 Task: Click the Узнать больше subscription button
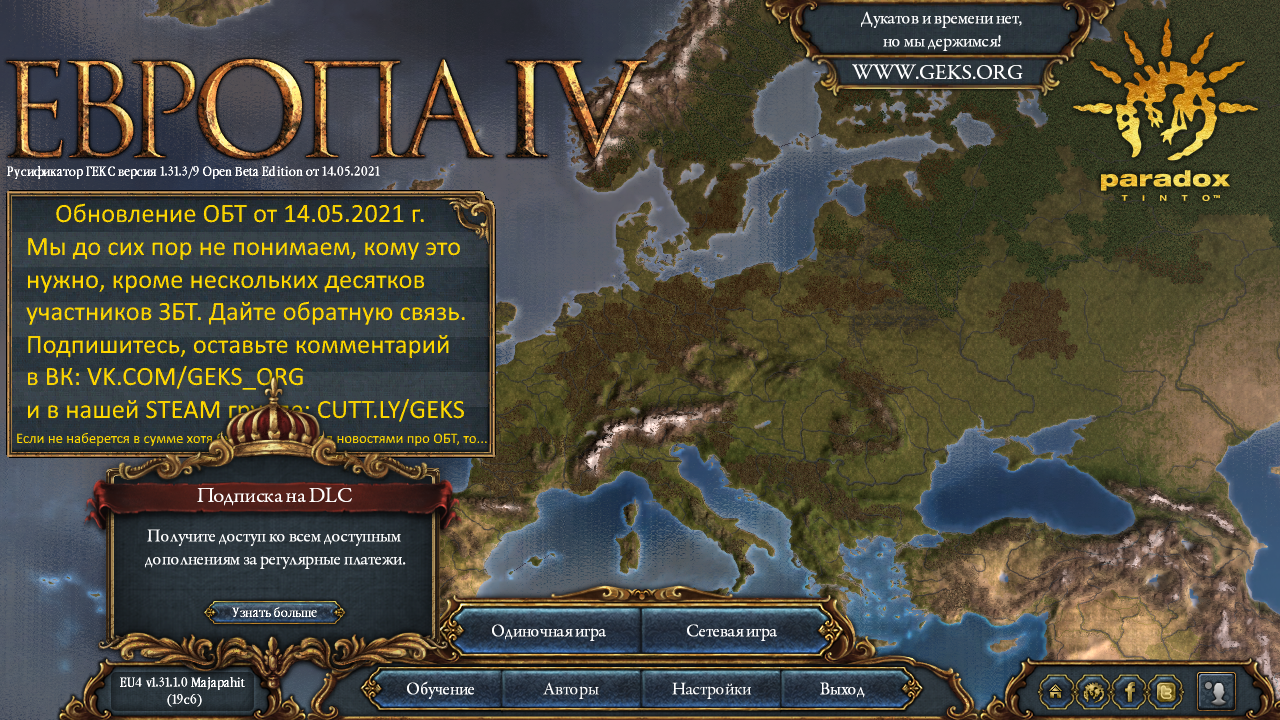[275, 612]
